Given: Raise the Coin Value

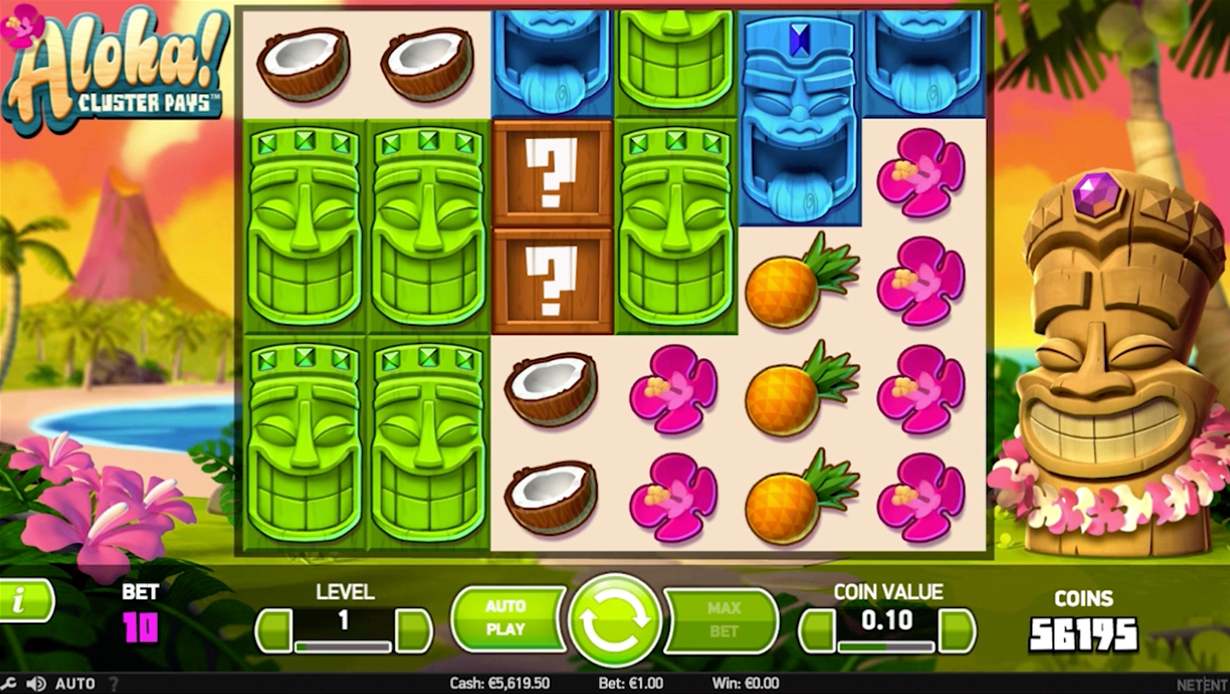Looking at the screenshot, I should point(957,631).
